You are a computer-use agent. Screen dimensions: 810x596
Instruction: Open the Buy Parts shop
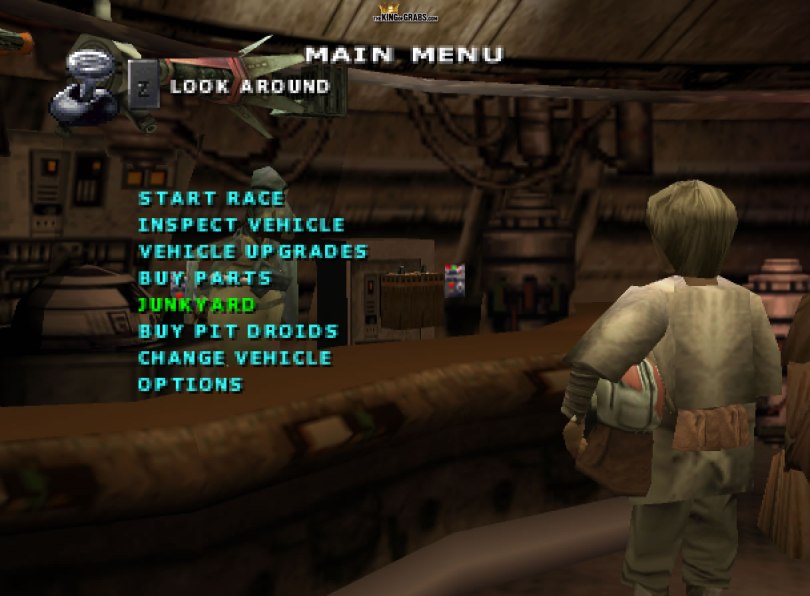point(205,278)
